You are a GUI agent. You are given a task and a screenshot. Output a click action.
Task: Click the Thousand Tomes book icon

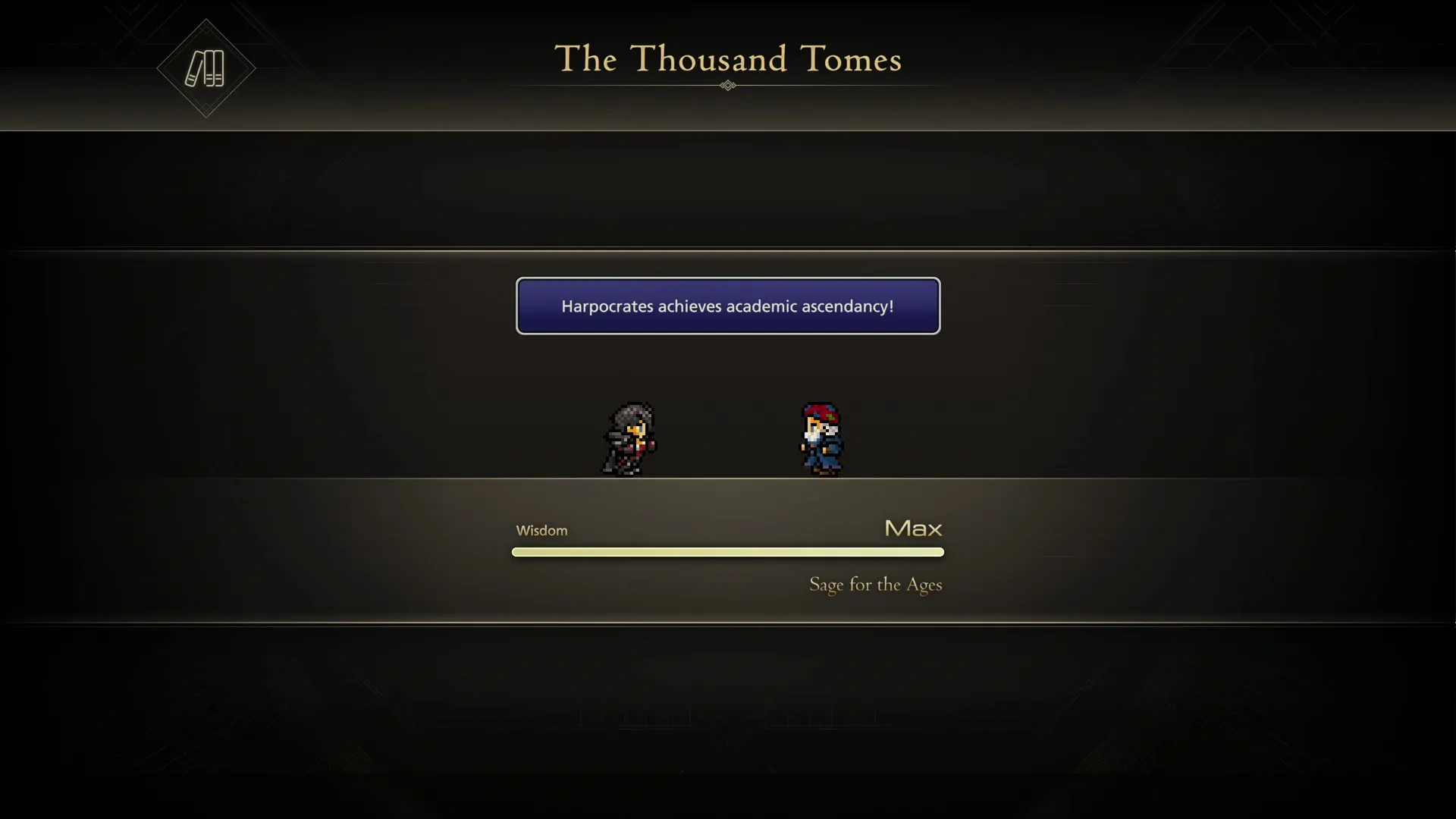click(x=205, y=68)
